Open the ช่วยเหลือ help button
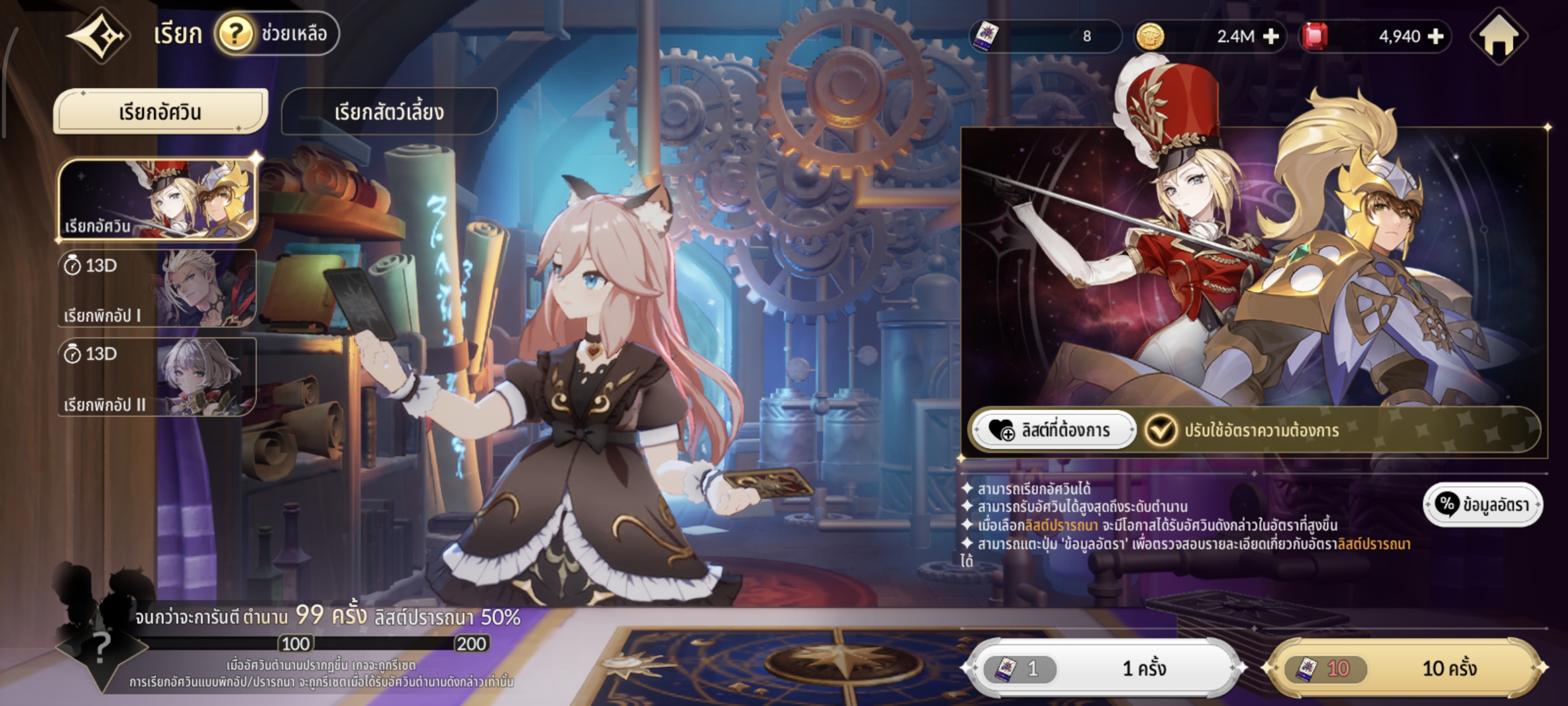The image size is (1568, 706). (x=277, y=33)
